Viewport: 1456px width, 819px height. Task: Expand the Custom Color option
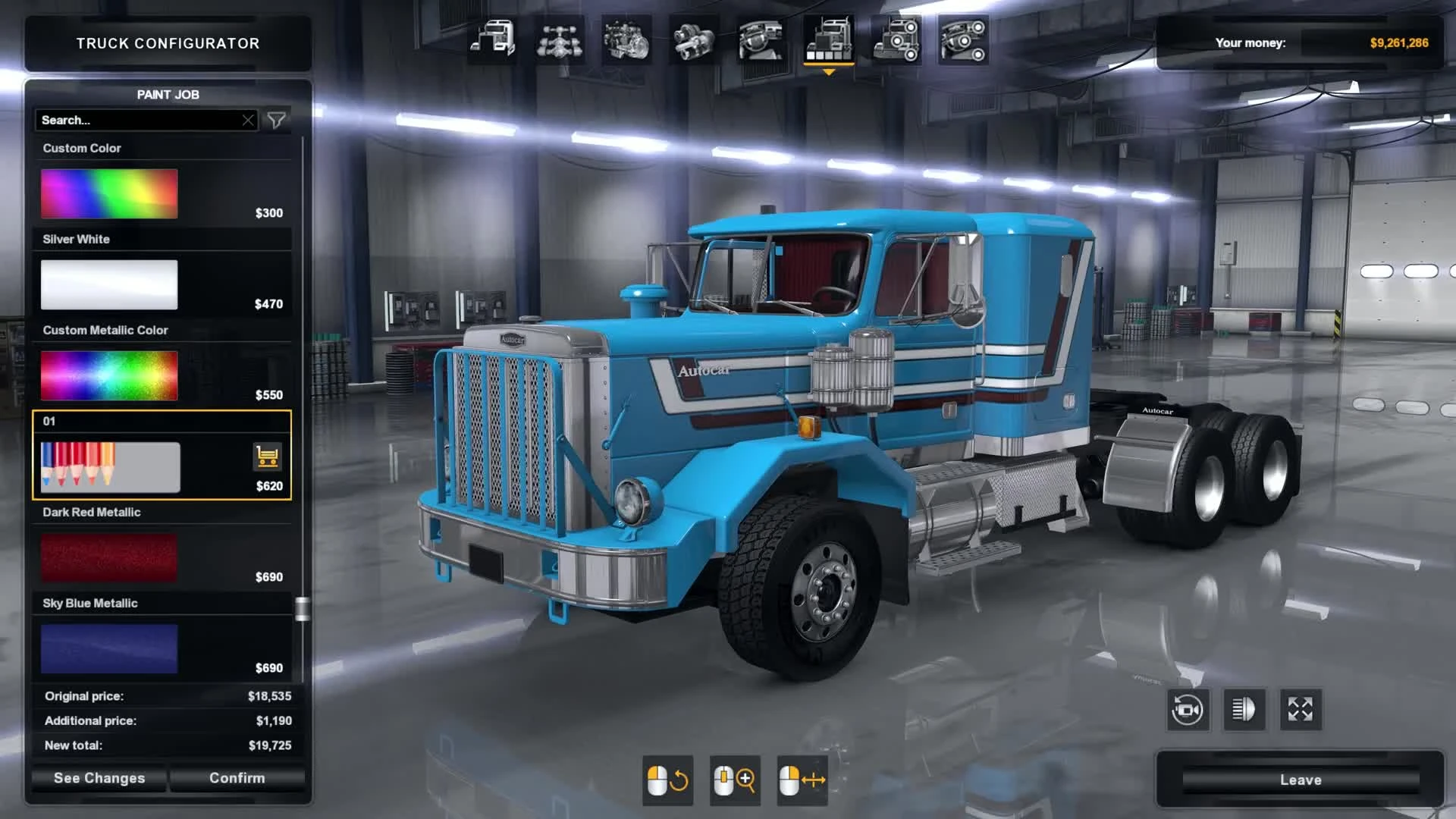point(108,193)
